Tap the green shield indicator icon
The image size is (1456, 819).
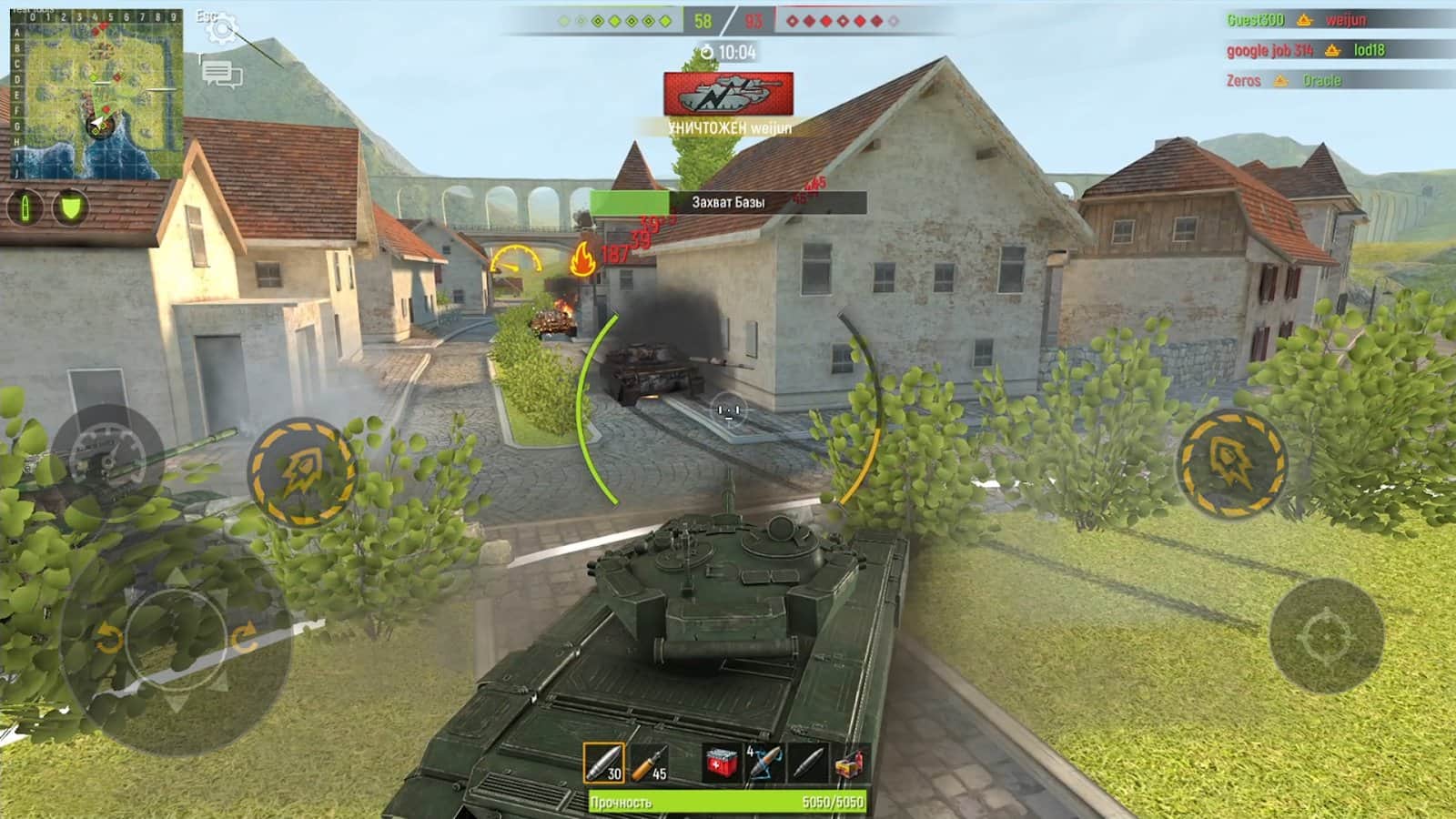[70, 208]
